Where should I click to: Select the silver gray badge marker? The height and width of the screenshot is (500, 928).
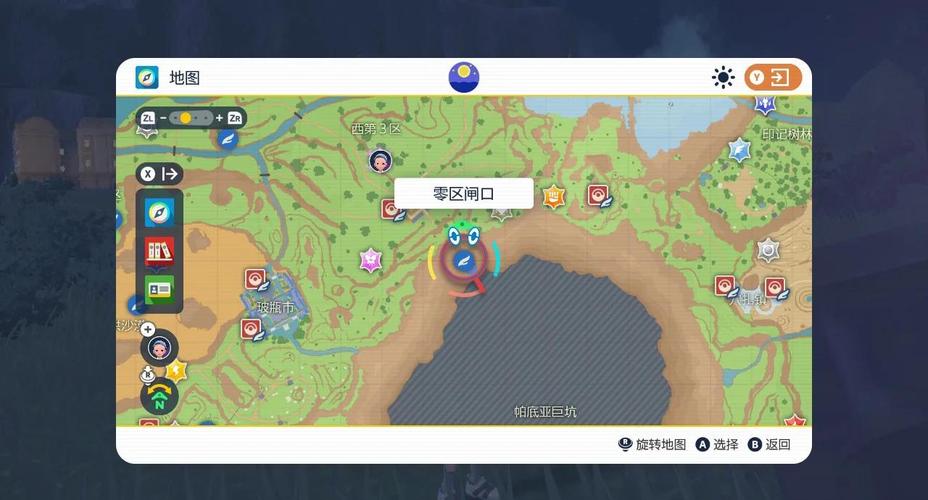768,249
